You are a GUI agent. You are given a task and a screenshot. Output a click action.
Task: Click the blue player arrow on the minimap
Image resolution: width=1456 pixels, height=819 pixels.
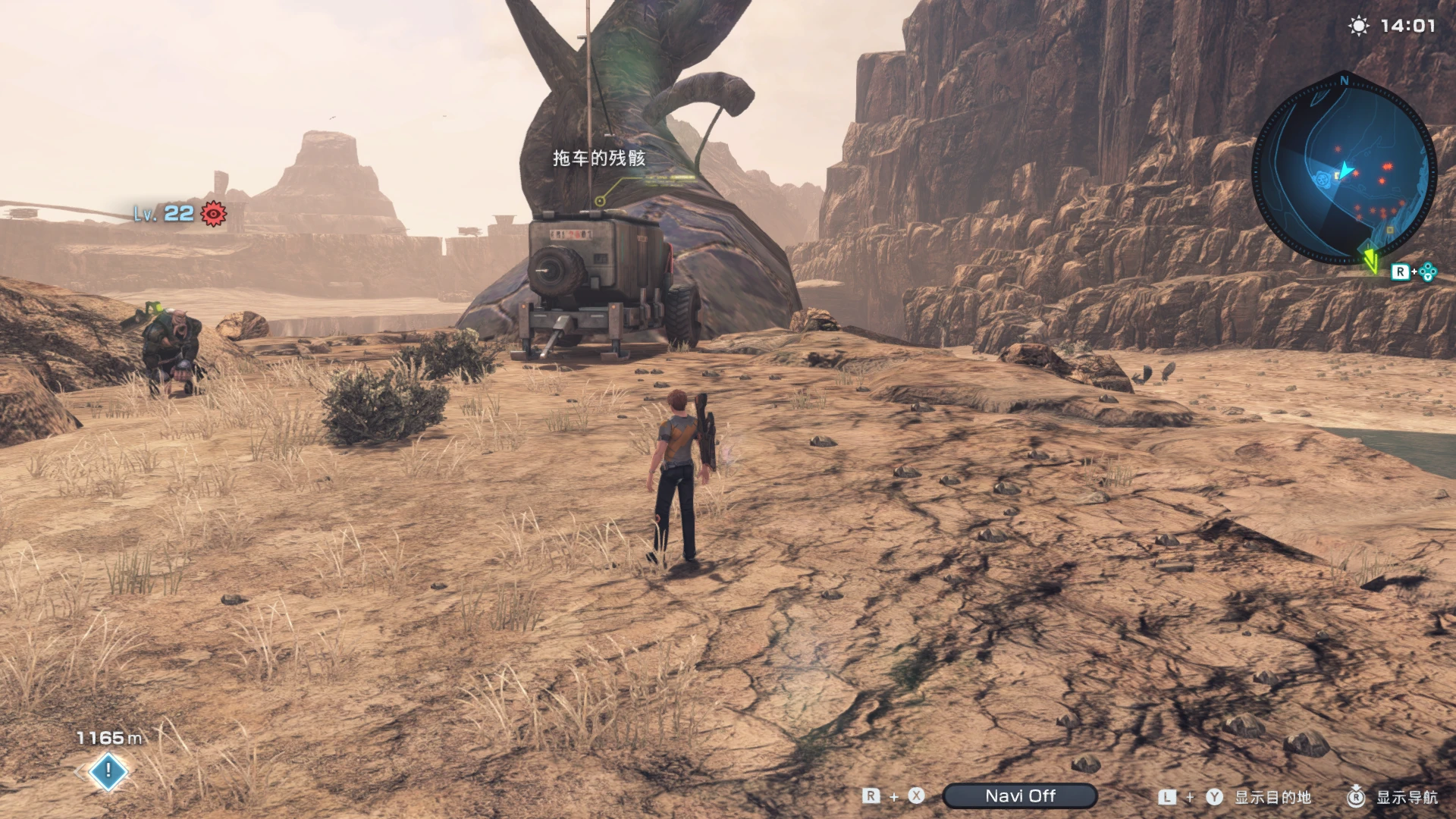(x=1344, y=170)
